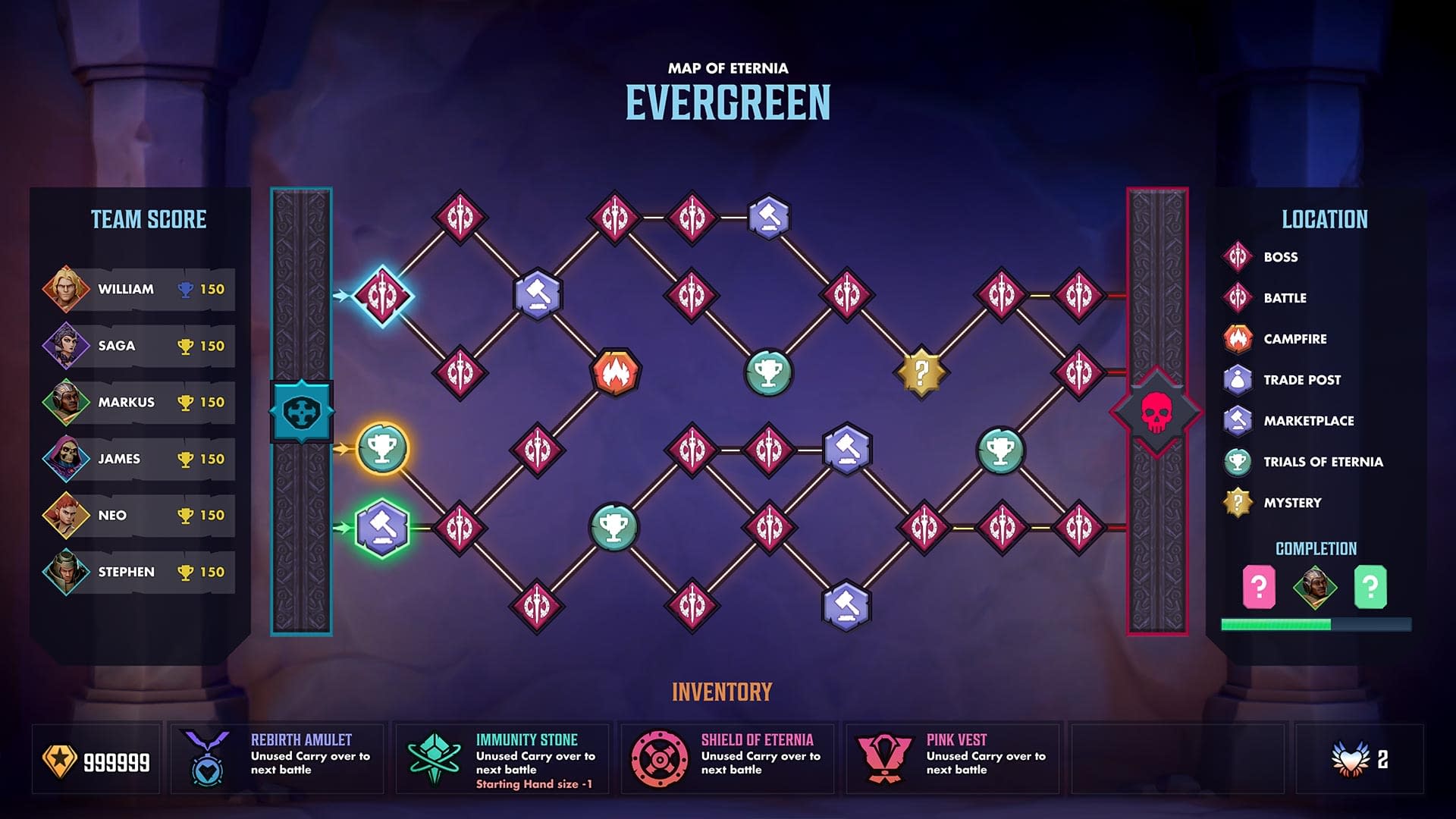Click the green question mark completion card

pyautogui.click(x=1370, y=587)
